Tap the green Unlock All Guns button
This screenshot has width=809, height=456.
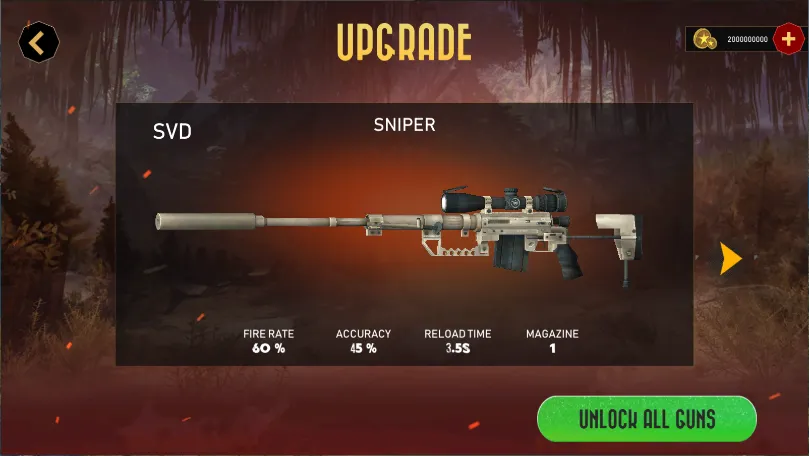point(646,418)
